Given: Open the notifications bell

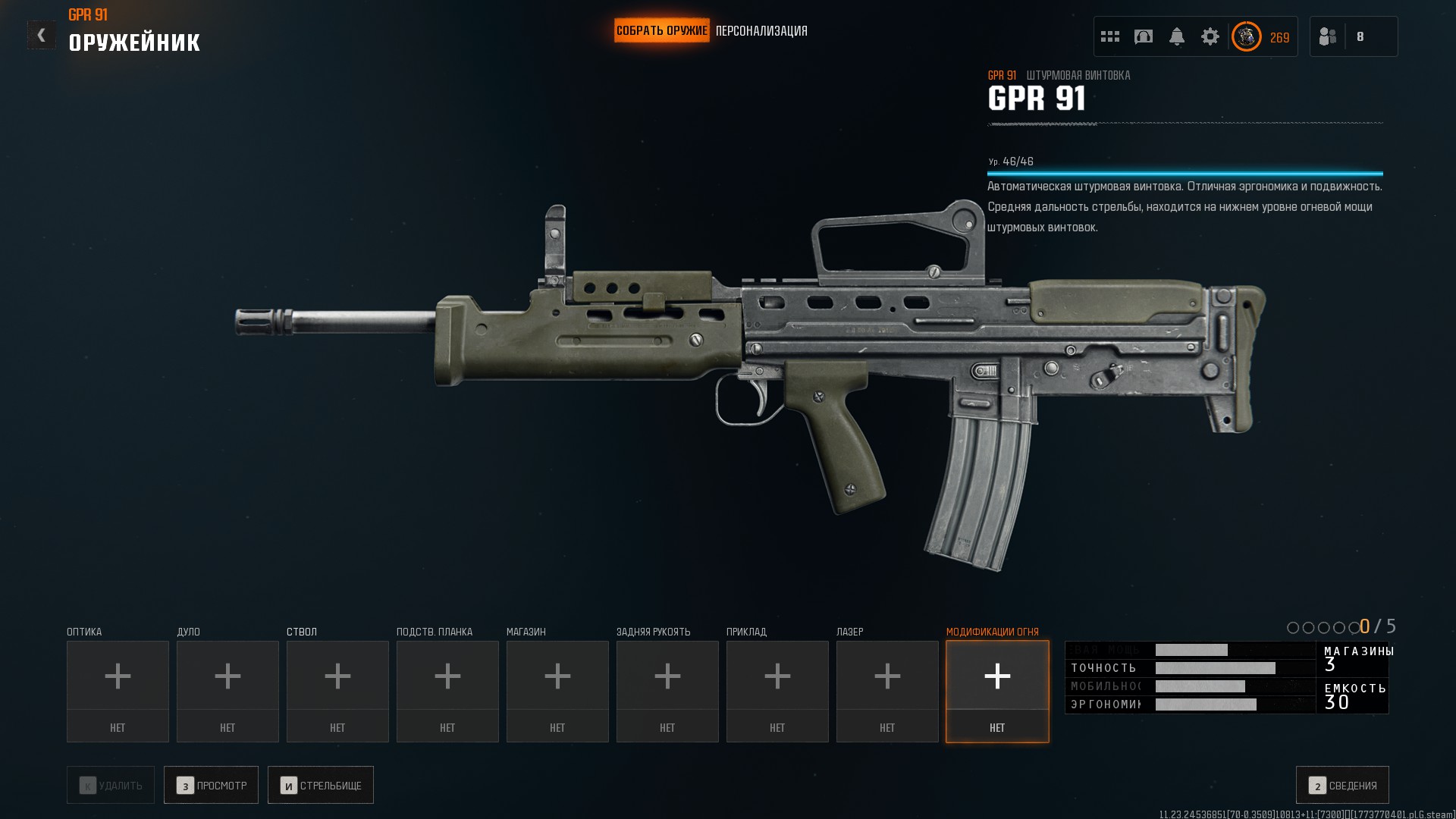Looking at the screenshot, I should point(1177,36).
